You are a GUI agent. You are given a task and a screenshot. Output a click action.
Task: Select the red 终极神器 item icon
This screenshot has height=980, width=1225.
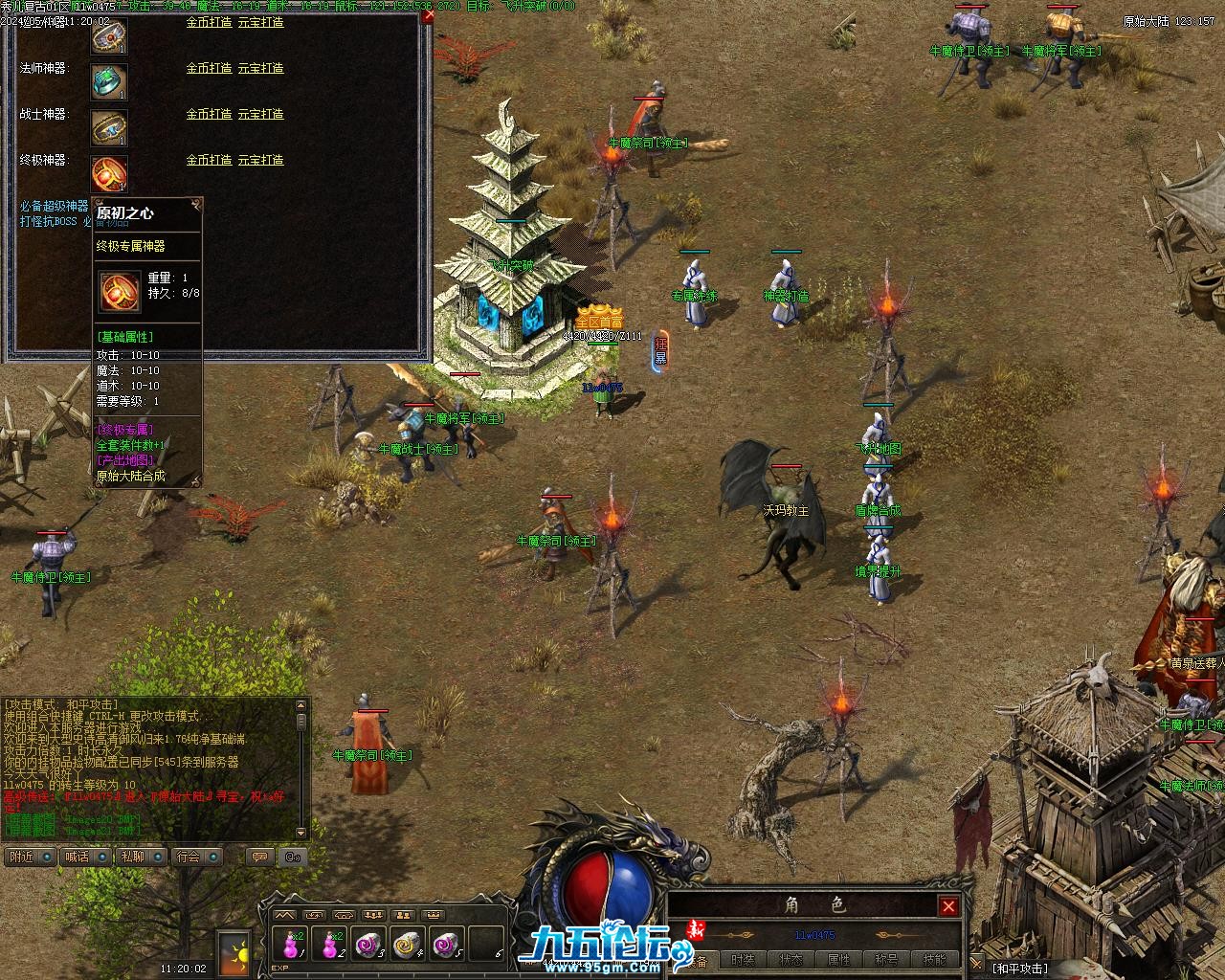108,173
